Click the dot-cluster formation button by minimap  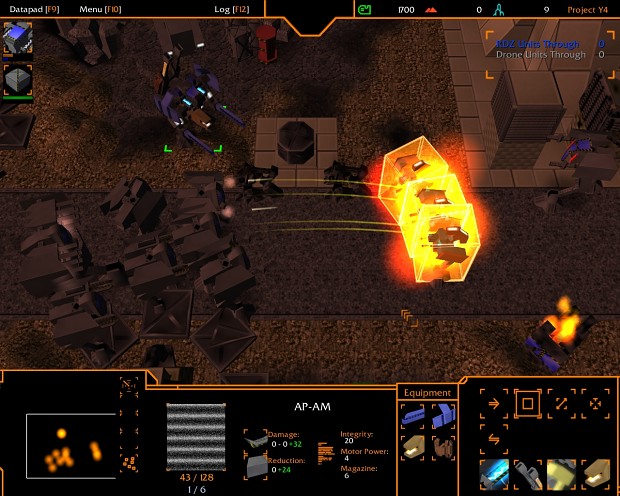pyautogui.click(x=129, y=463)
